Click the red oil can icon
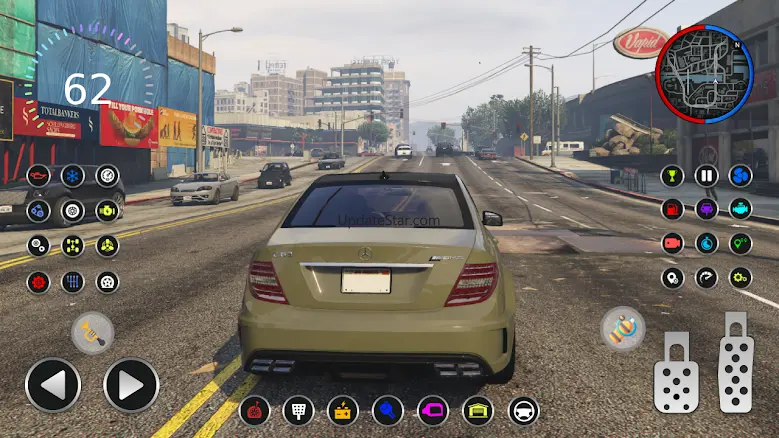779x438 pixels. 38,176
